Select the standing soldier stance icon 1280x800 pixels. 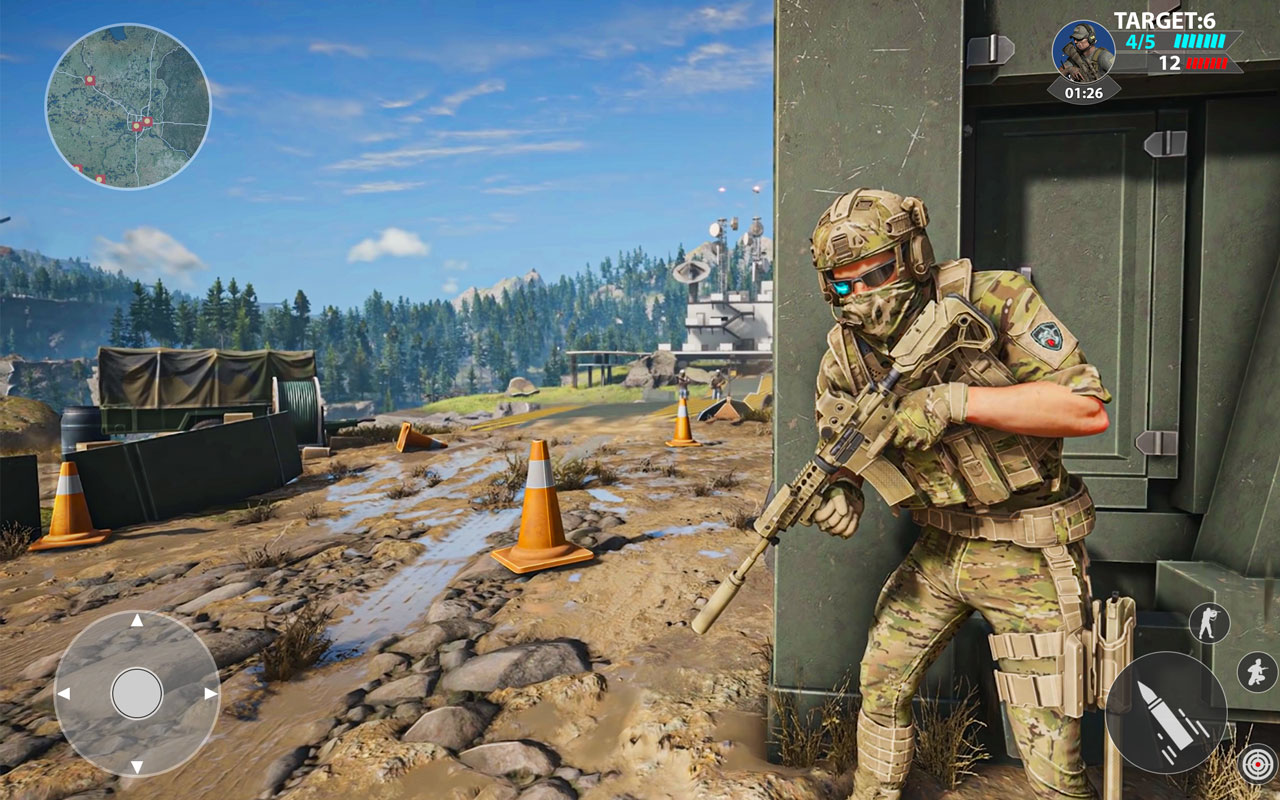pyautogui.click(x=1210, y=621)
